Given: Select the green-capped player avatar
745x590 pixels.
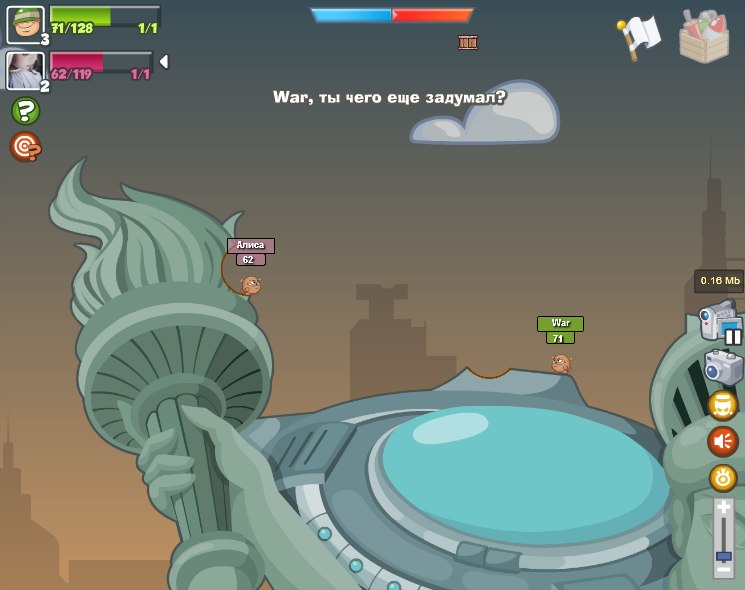Looking at the screenshot, I should click(x=25, y=24).
